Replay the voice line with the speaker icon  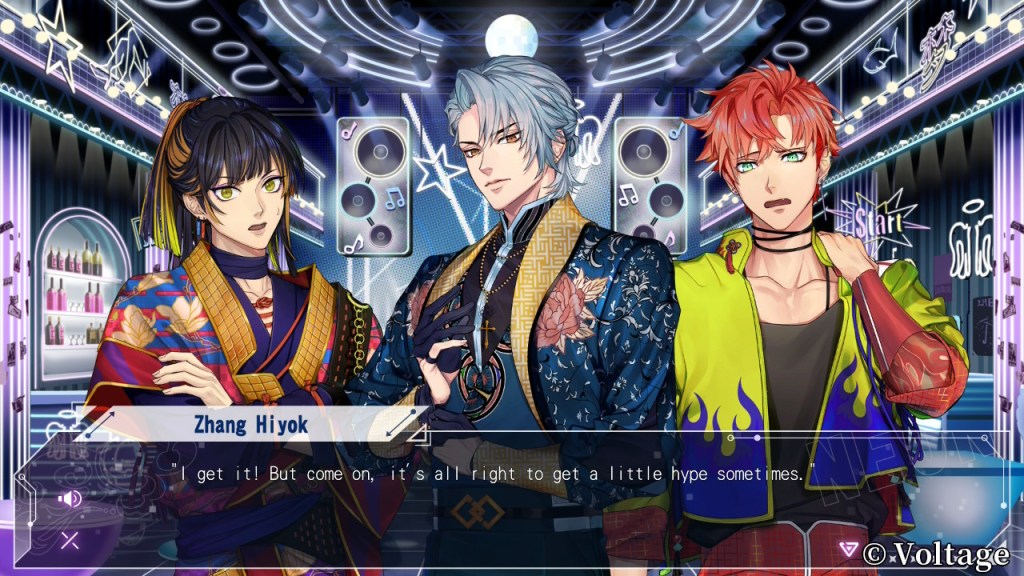coord(70,498)
